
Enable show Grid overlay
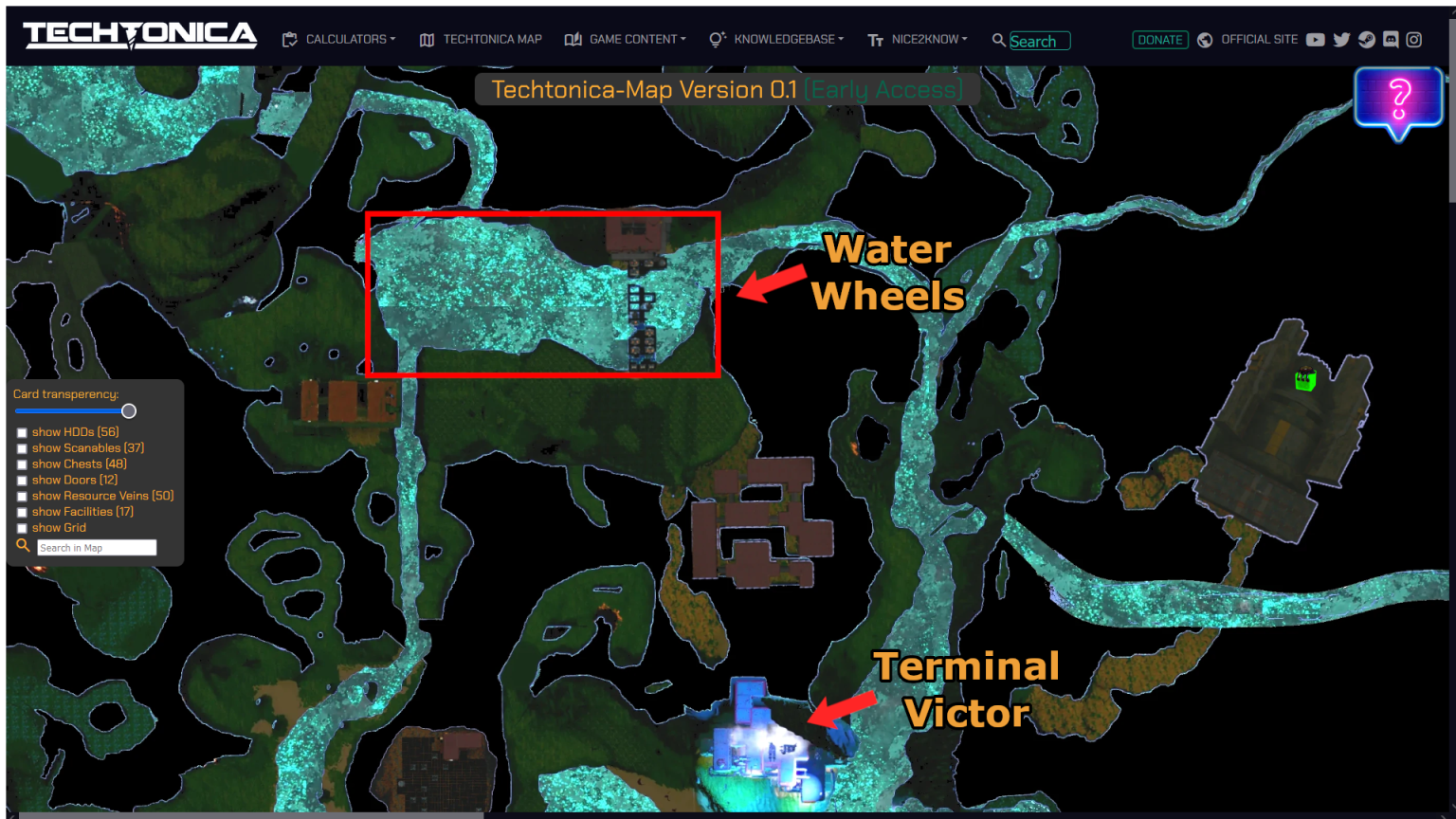[22, 528]
